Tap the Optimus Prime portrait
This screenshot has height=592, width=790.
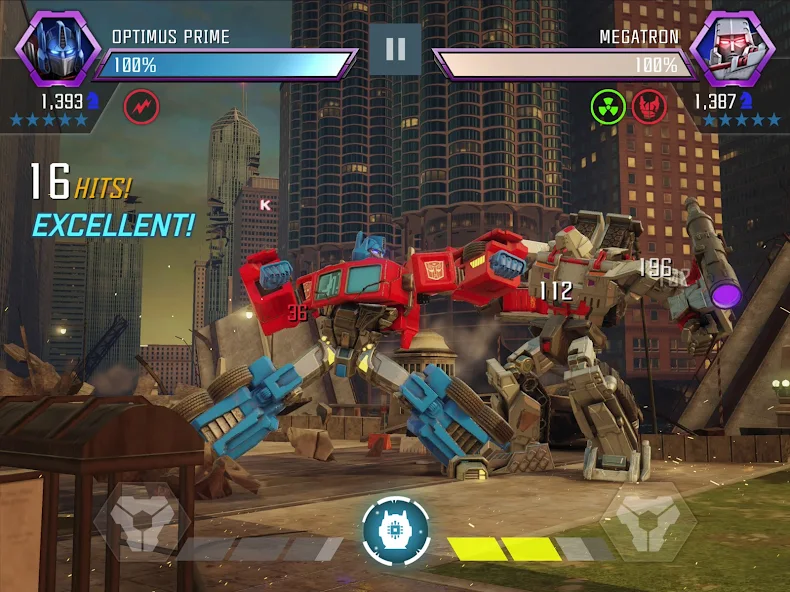coord(56,48)
